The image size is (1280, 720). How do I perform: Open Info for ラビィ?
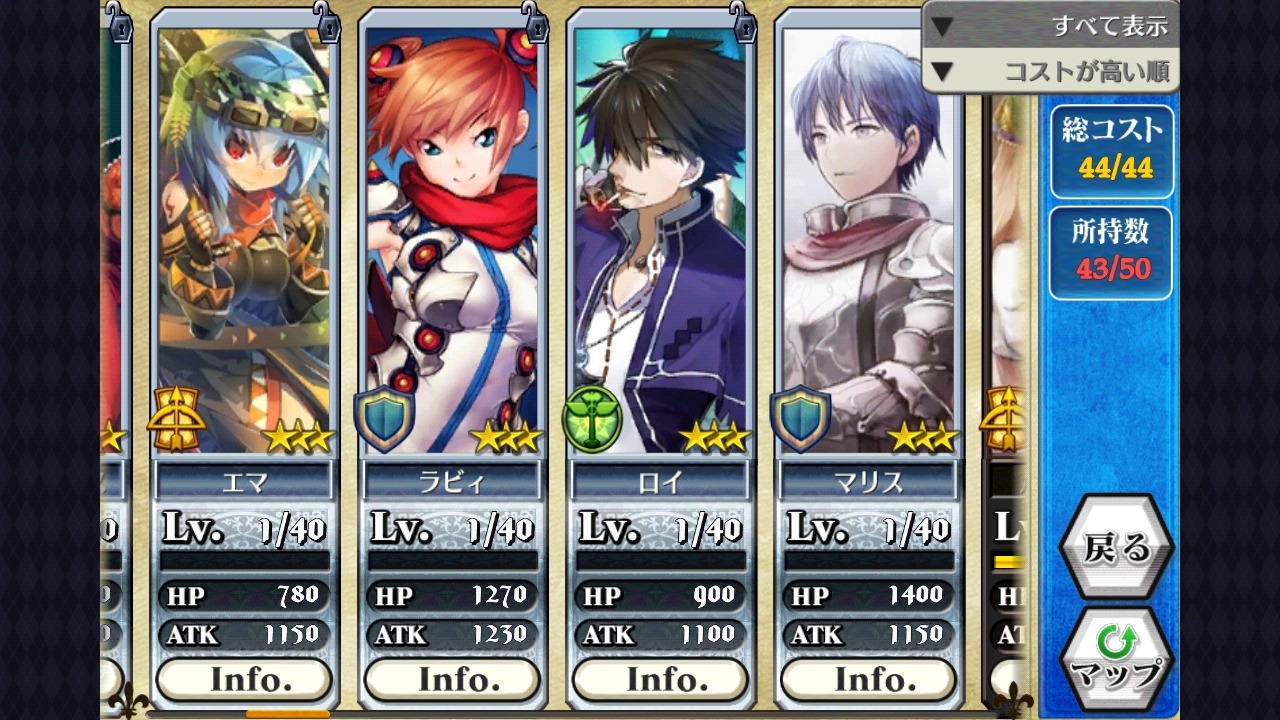[x=452, y=679]
